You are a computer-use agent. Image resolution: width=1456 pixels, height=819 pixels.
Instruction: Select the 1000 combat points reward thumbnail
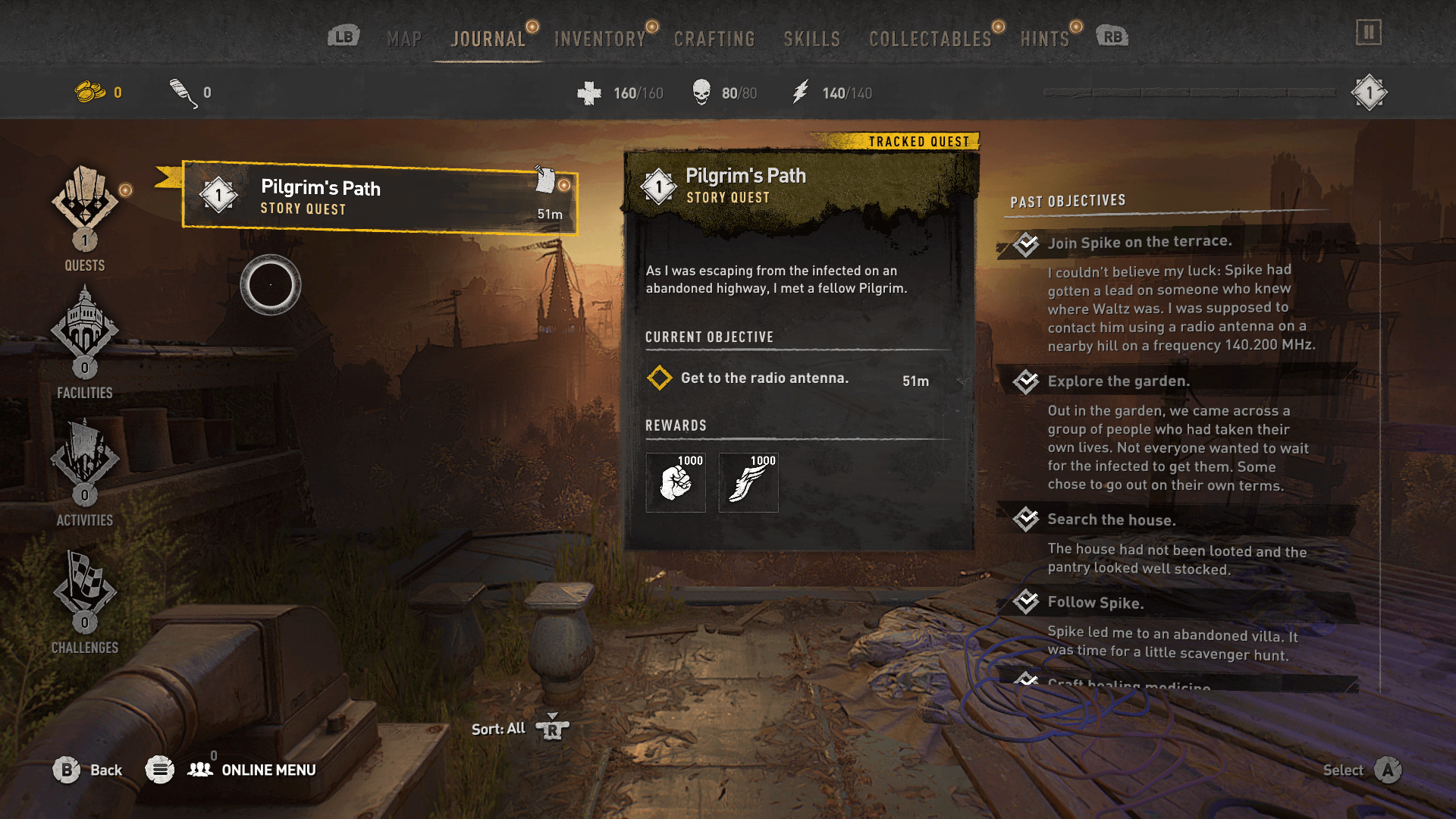[x=675, y=483]
